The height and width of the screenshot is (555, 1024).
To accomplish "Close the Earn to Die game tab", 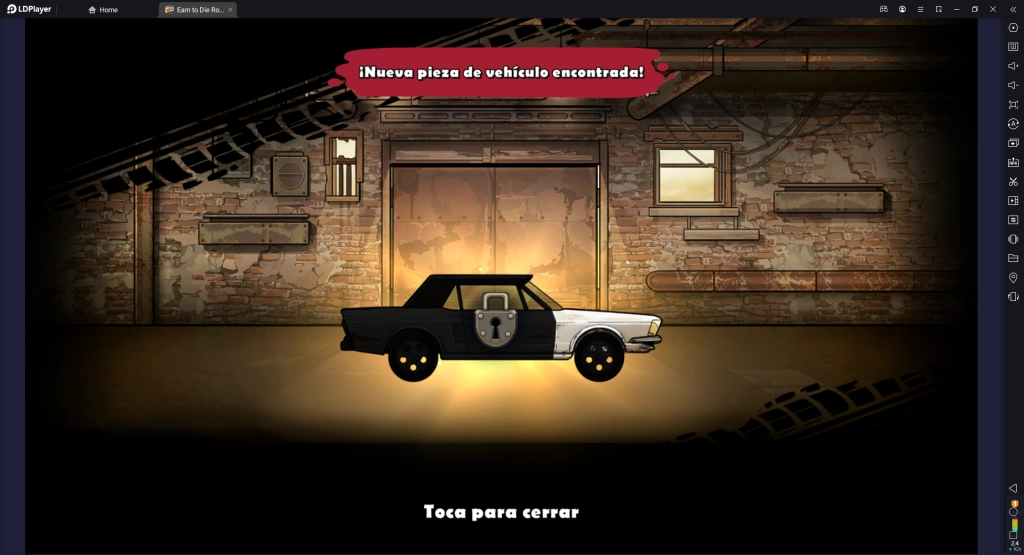I will point(230,9).
